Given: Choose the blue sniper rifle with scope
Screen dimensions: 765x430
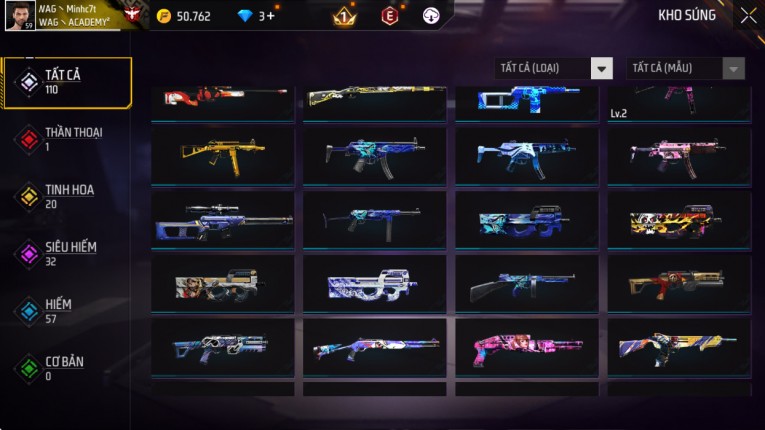Looking at the screenshot, I should [x=222, y=221].
